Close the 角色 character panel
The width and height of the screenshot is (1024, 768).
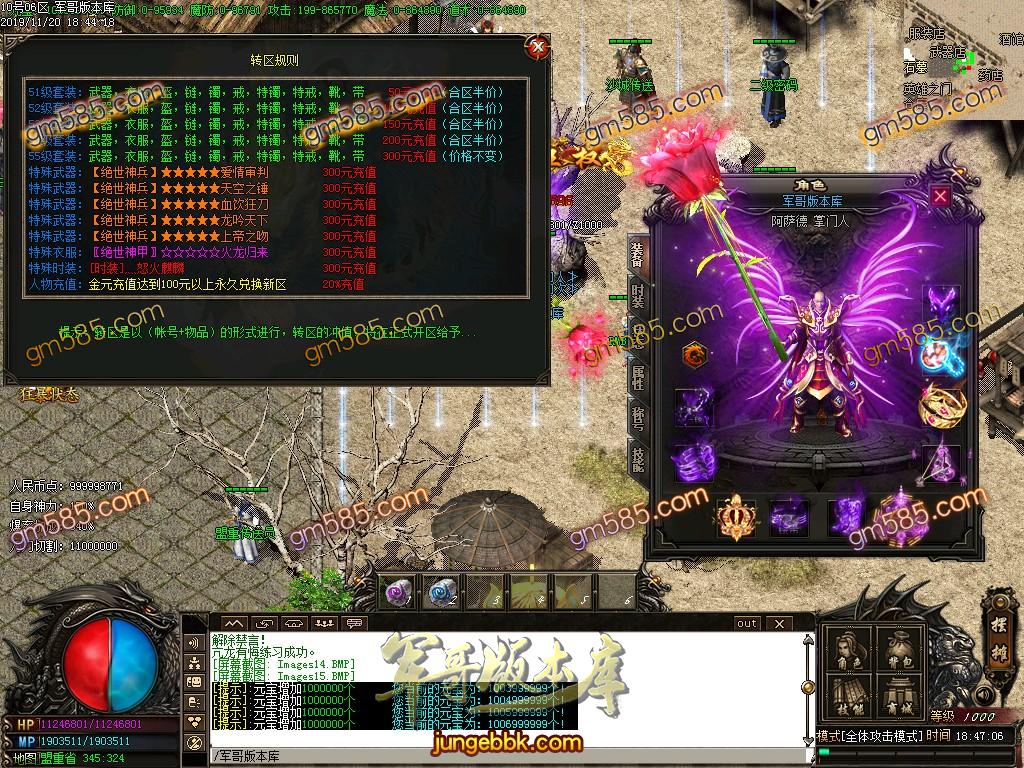[x=940, y=196]
